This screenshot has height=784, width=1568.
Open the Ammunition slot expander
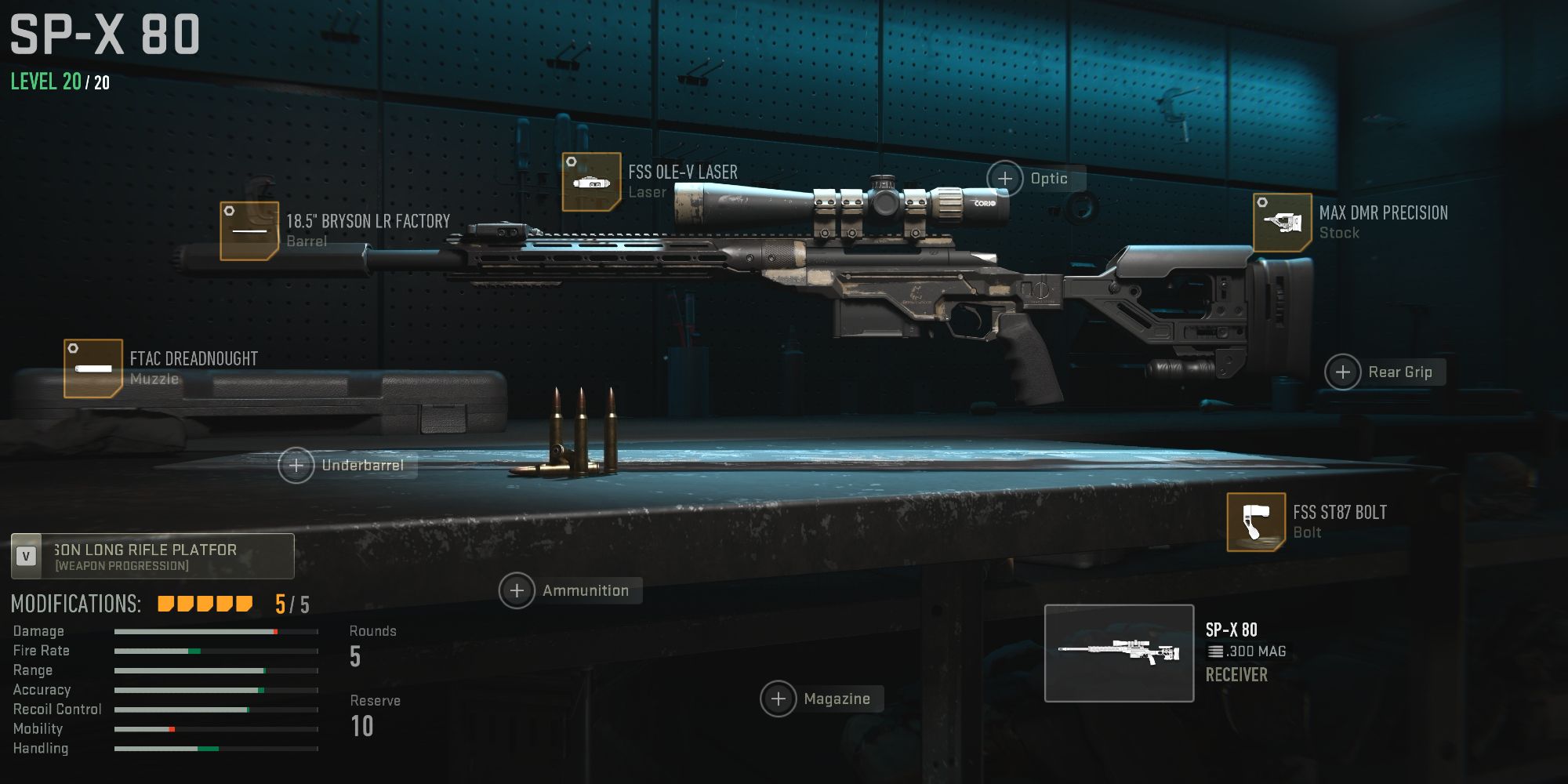pyautogui.click(x=519, y=590)
